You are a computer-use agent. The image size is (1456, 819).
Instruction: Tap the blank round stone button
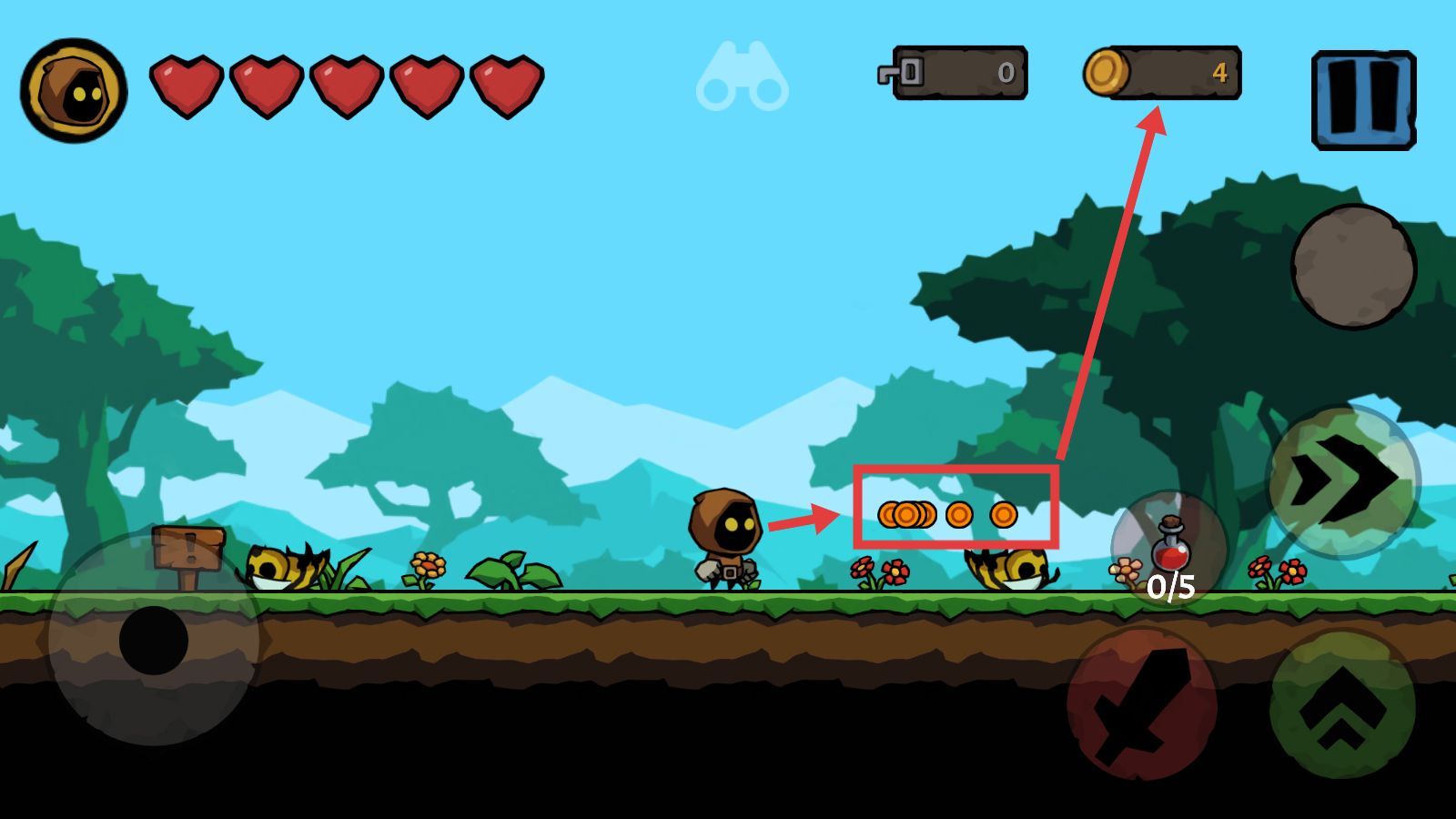1353,267
